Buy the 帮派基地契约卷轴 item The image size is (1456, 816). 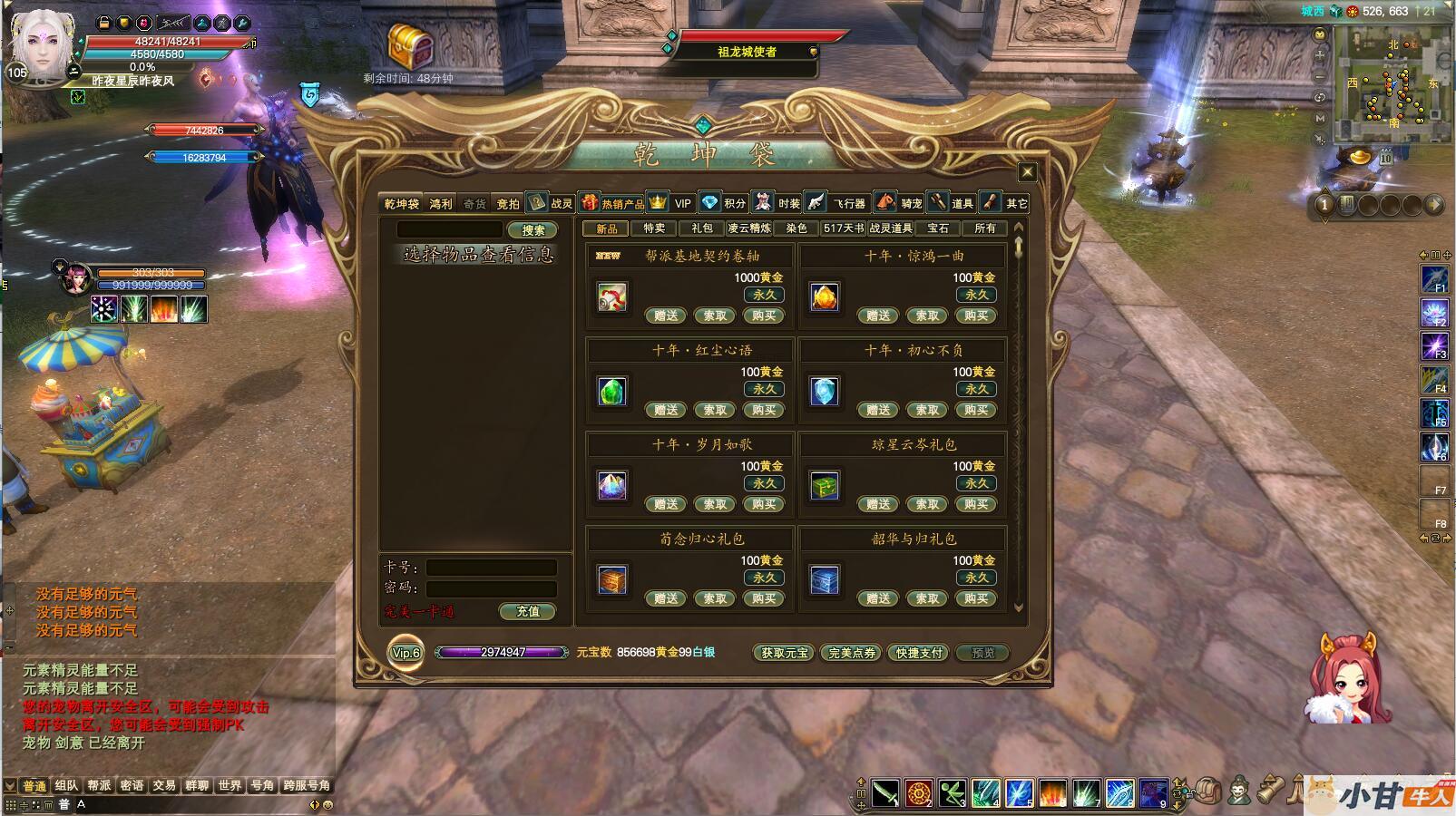(x=764, y=316)
